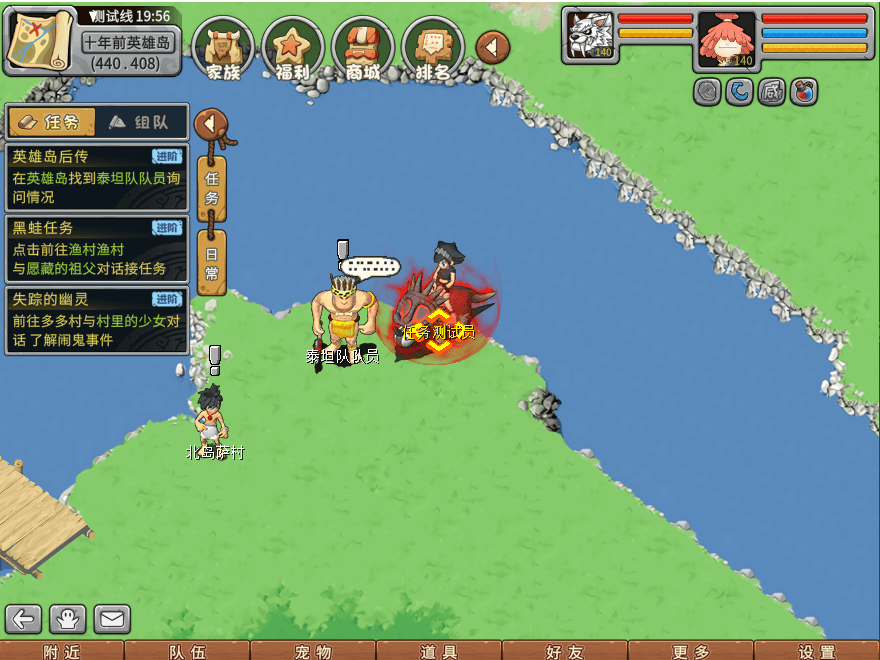
Task: Select the 失踪的幽灵 quest entry
Action: coord(96,320)
